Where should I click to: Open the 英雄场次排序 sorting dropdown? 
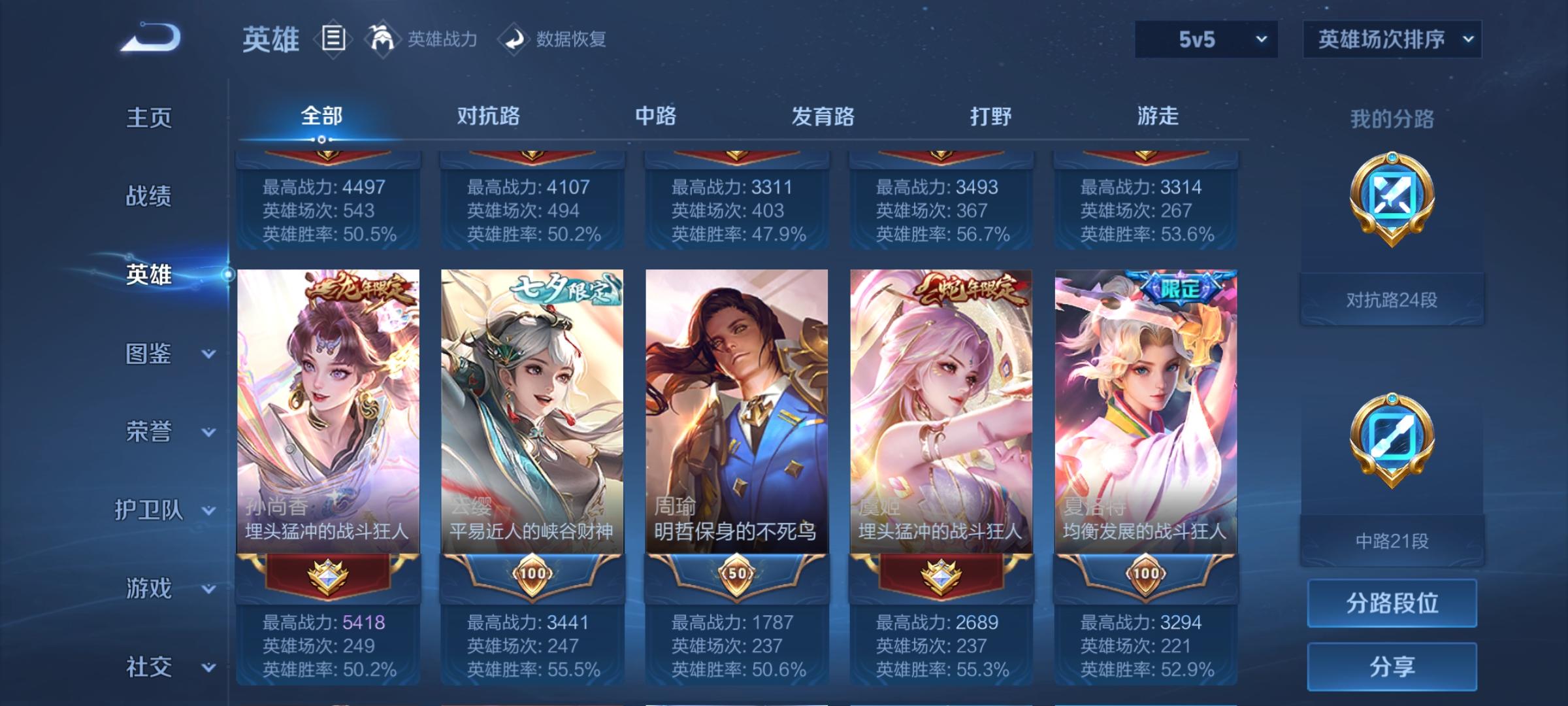tap(1392, 39)
